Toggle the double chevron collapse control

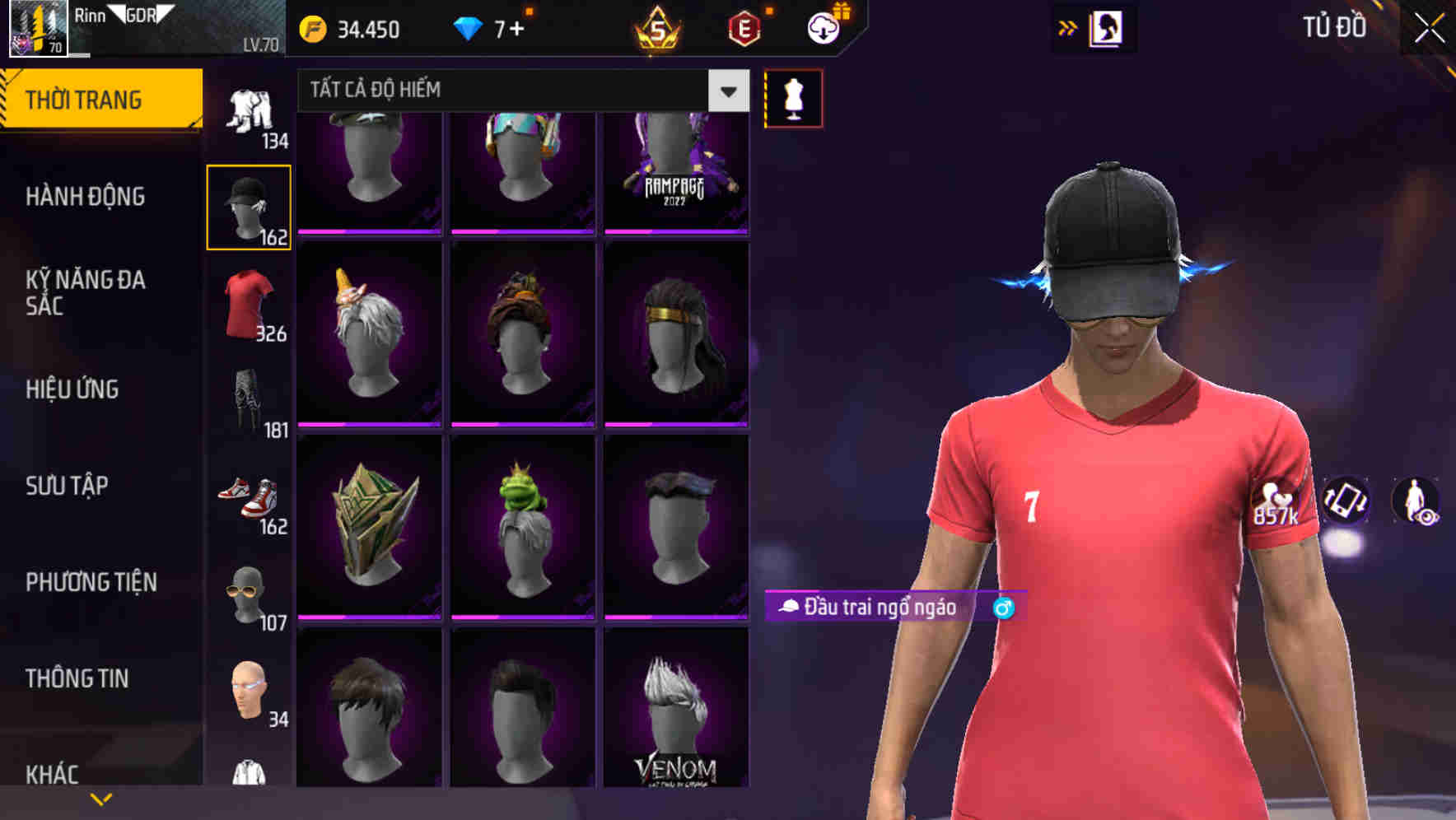(1068, 27)
